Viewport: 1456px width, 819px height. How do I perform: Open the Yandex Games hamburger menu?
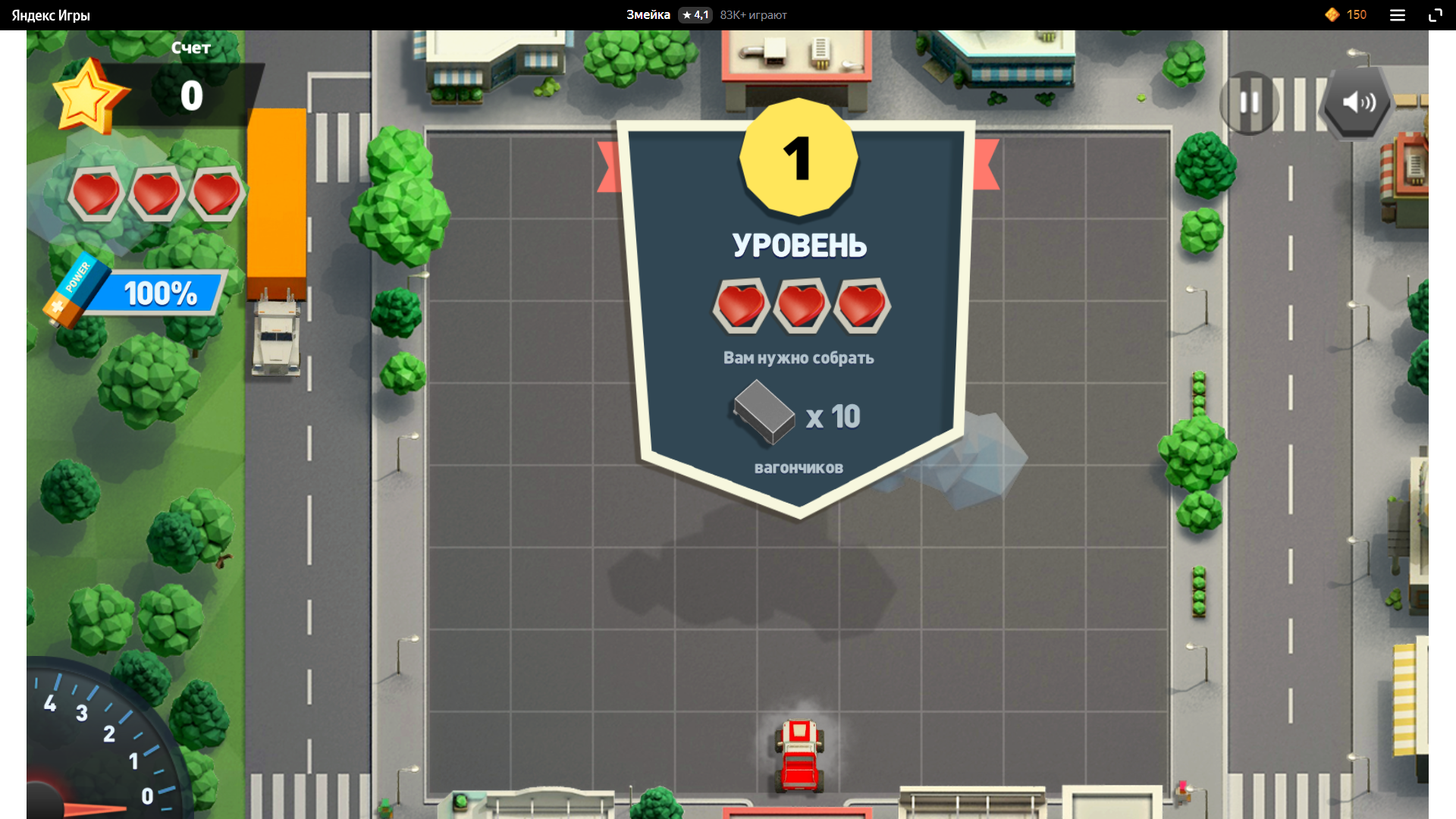1397,14
